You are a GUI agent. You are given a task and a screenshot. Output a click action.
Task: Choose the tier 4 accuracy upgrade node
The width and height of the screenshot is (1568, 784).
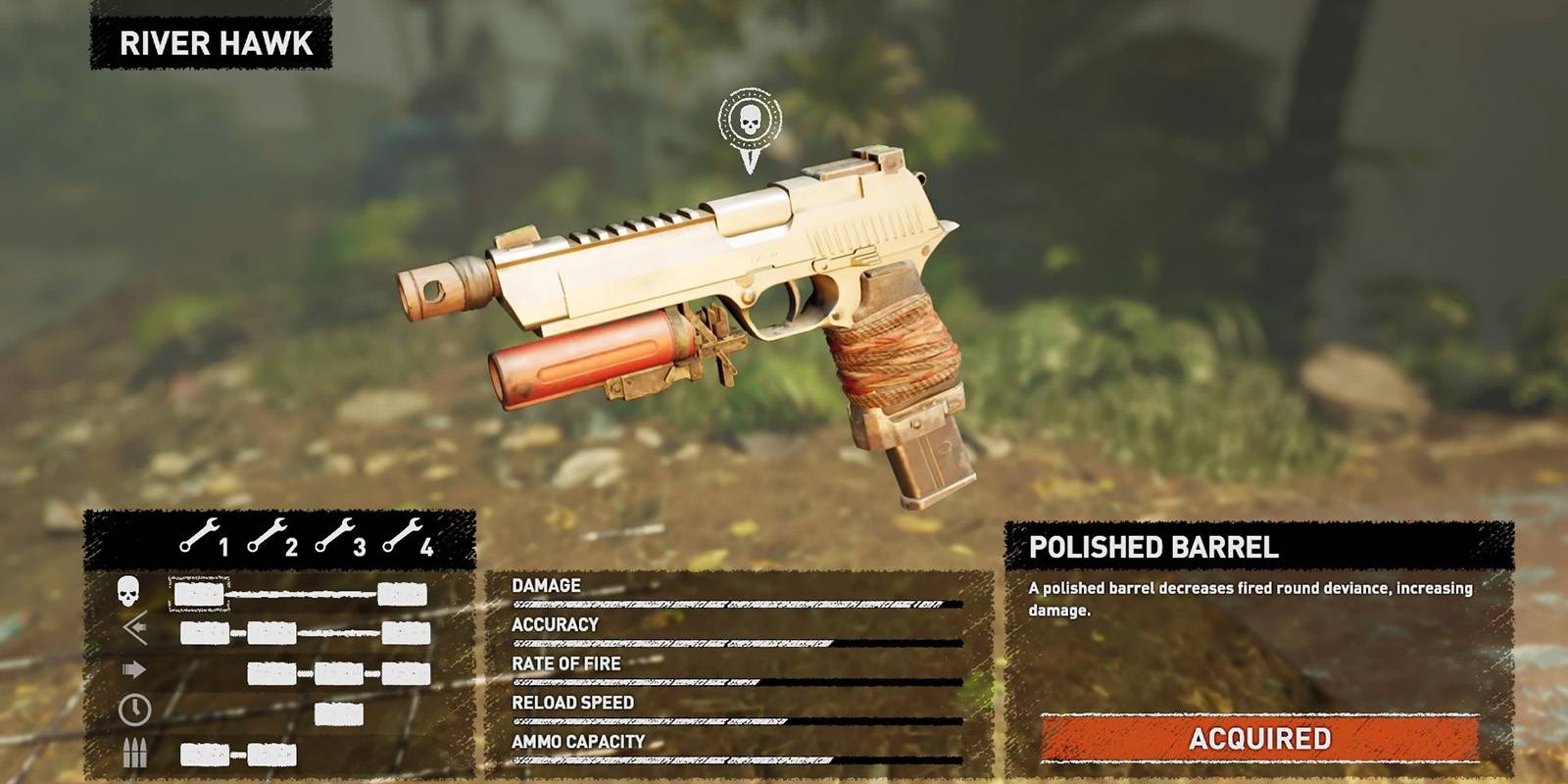click(x=406, y=633)
